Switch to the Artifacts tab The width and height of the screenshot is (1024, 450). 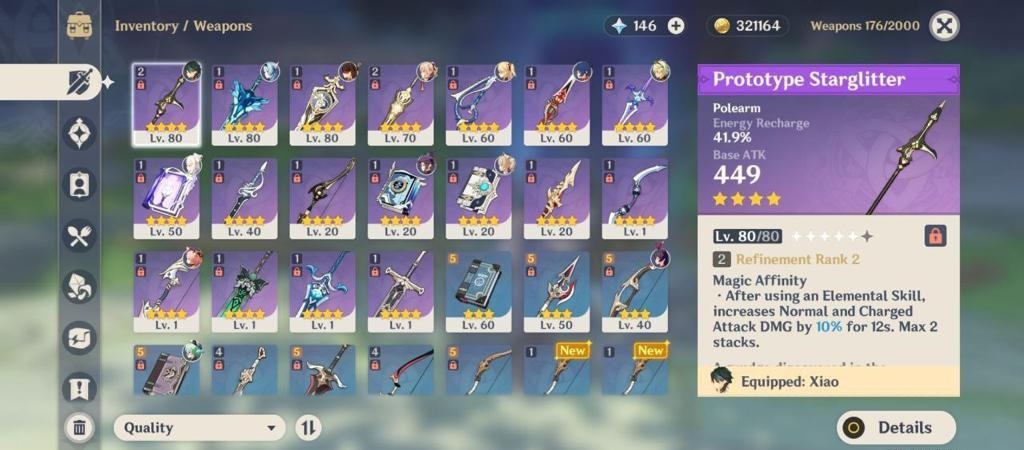[80, 132]
